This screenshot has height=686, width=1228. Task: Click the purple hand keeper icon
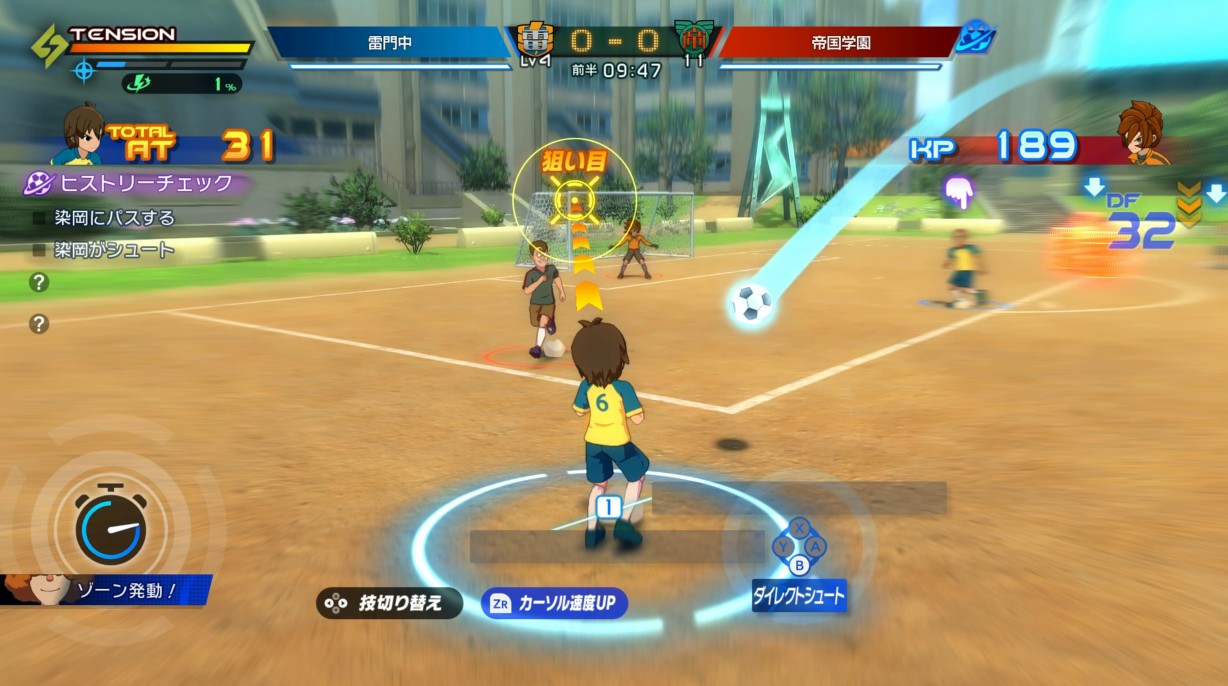click(959, 192)
